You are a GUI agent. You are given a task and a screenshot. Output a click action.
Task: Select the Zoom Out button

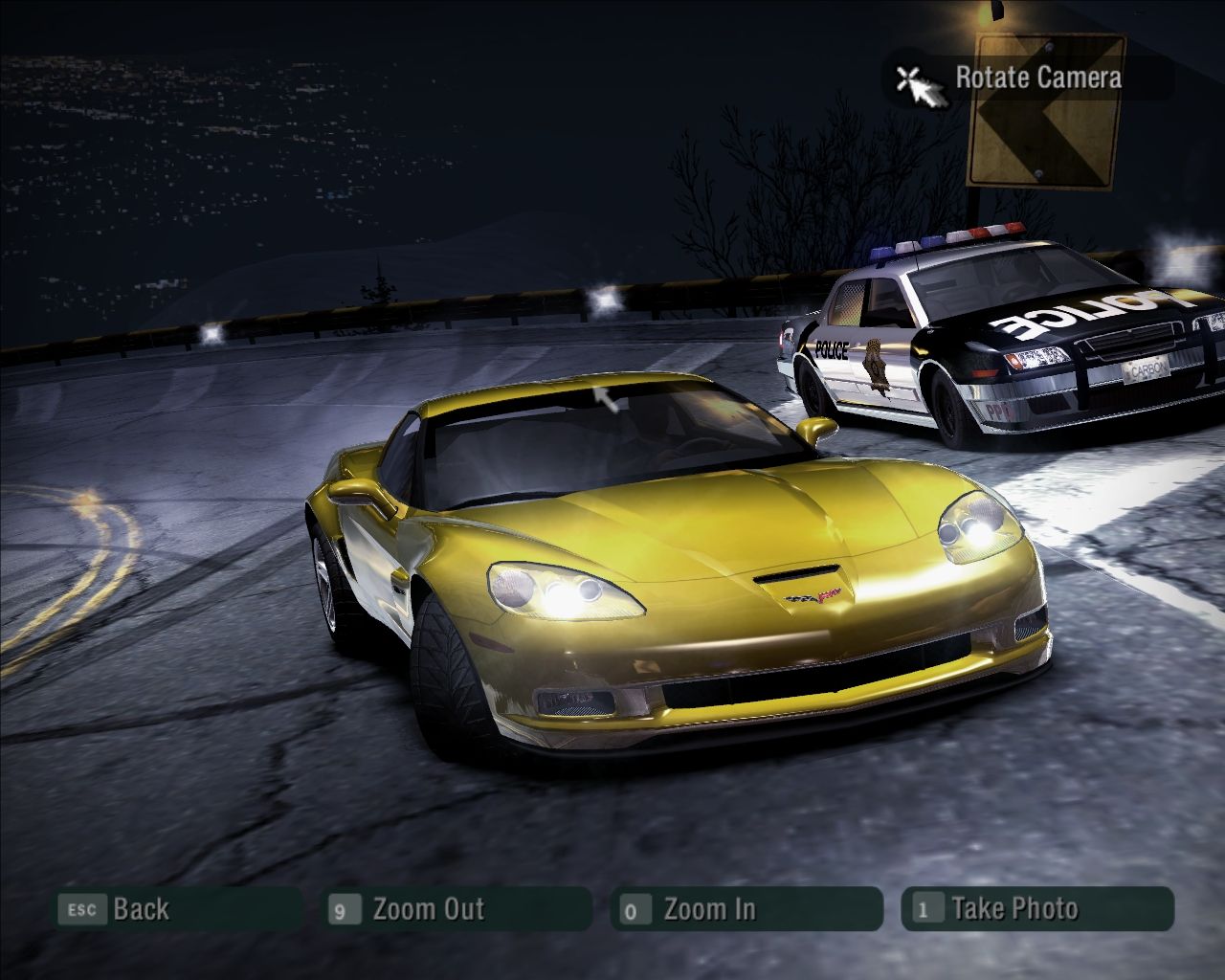tap(457, 909)
